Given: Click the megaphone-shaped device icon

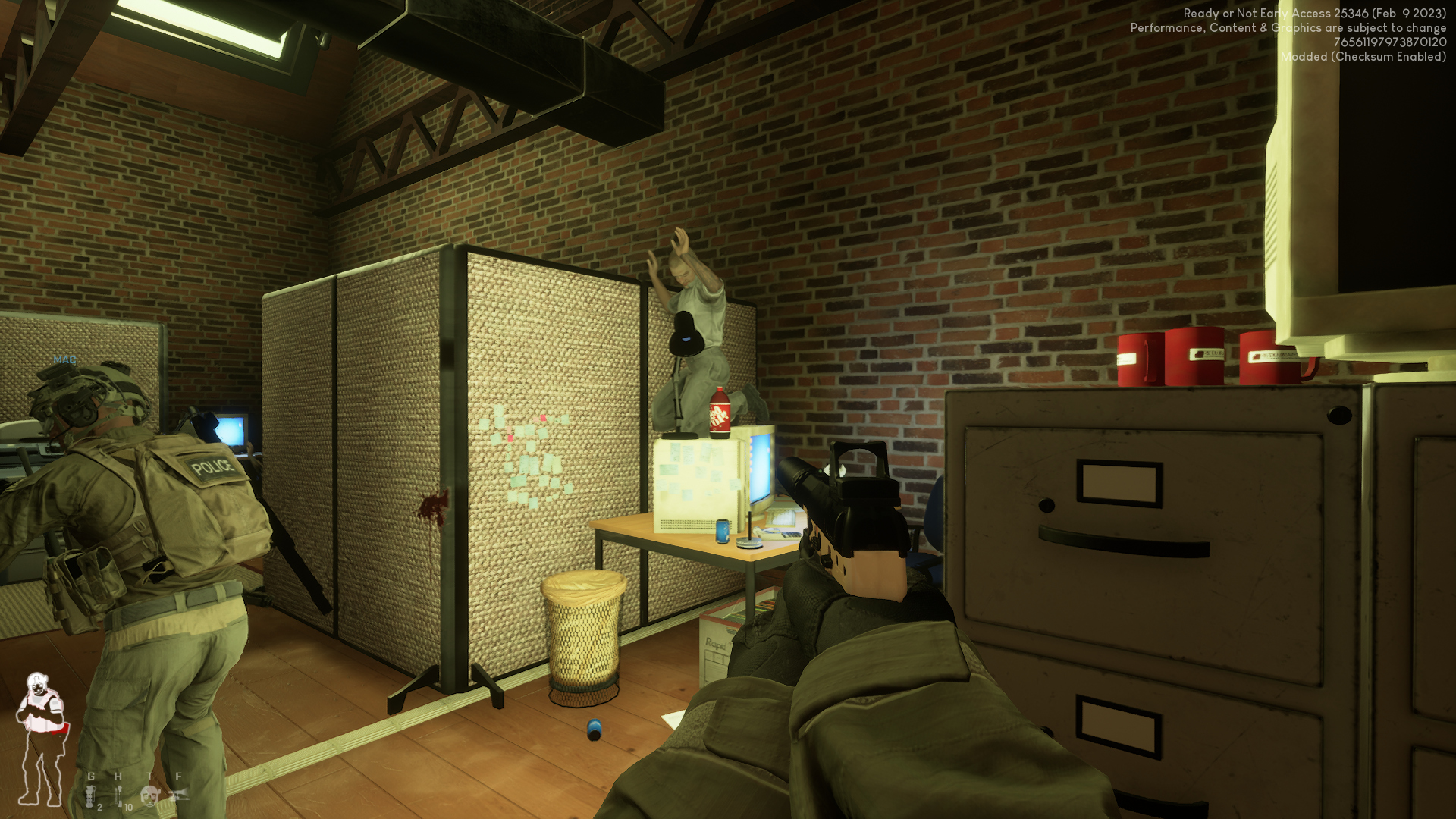Looking at the screenshot, I should tap(179, 795).
